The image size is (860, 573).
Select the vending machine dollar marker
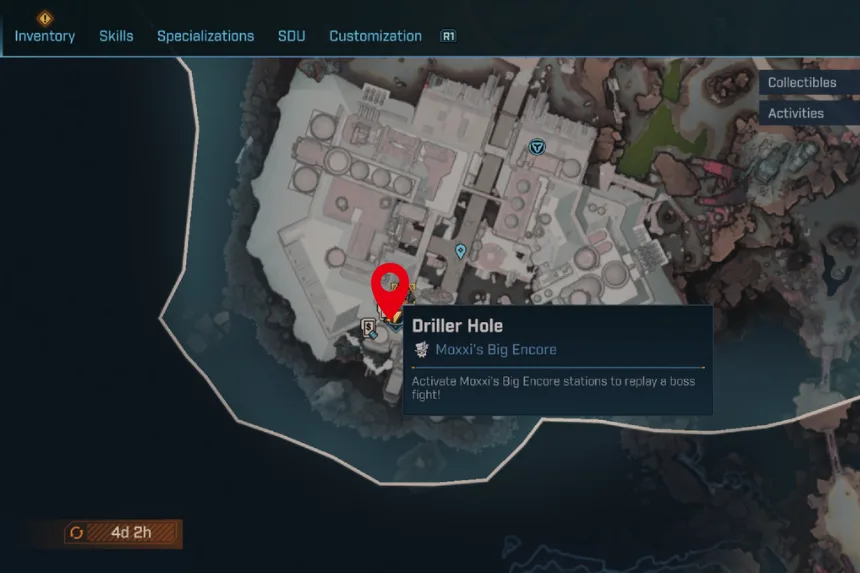369,326
